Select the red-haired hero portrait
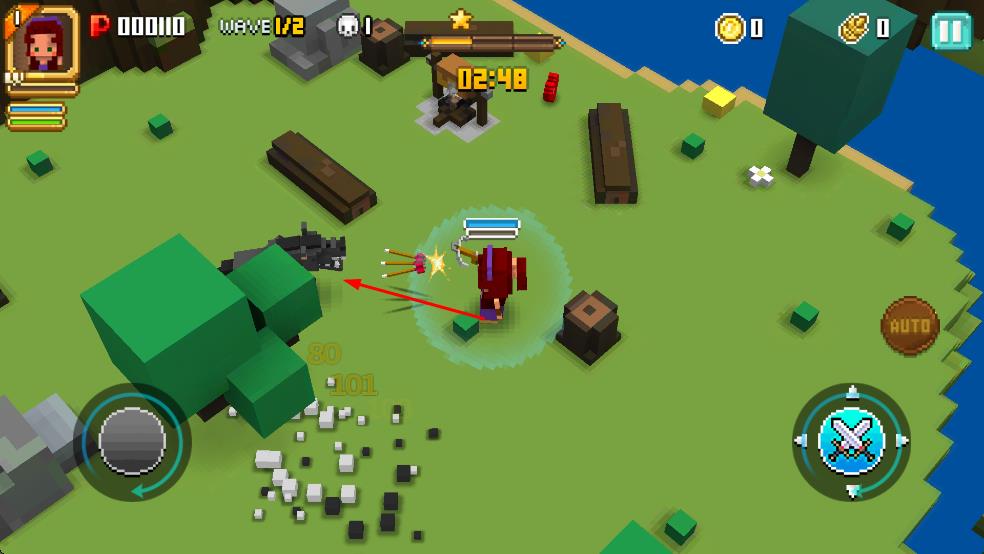Image resolution: width=984 pixels, height=554 pixels. pos(43,44)
